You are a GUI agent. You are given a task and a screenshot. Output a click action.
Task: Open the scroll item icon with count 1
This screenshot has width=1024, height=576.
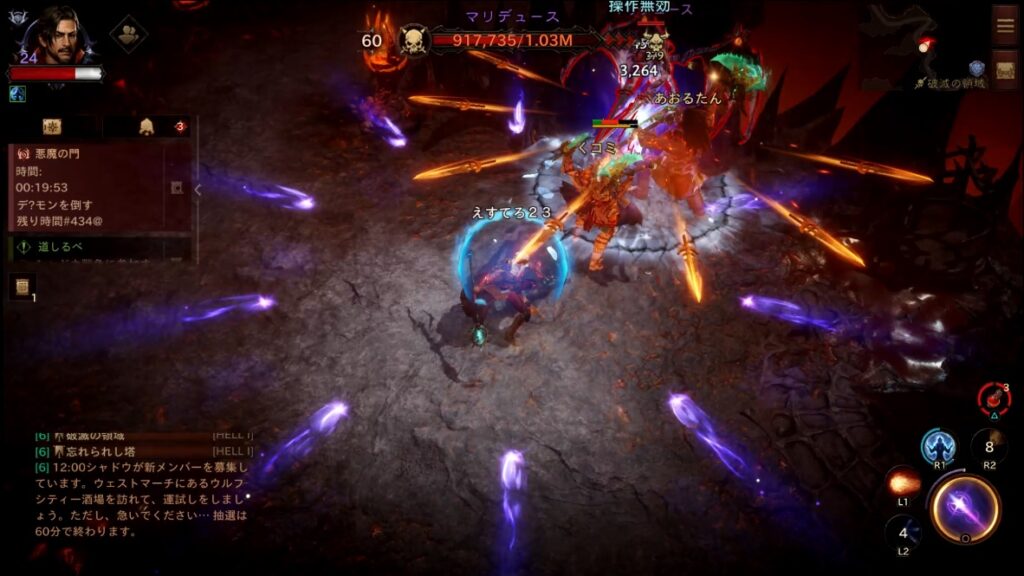tap(22, 287)
